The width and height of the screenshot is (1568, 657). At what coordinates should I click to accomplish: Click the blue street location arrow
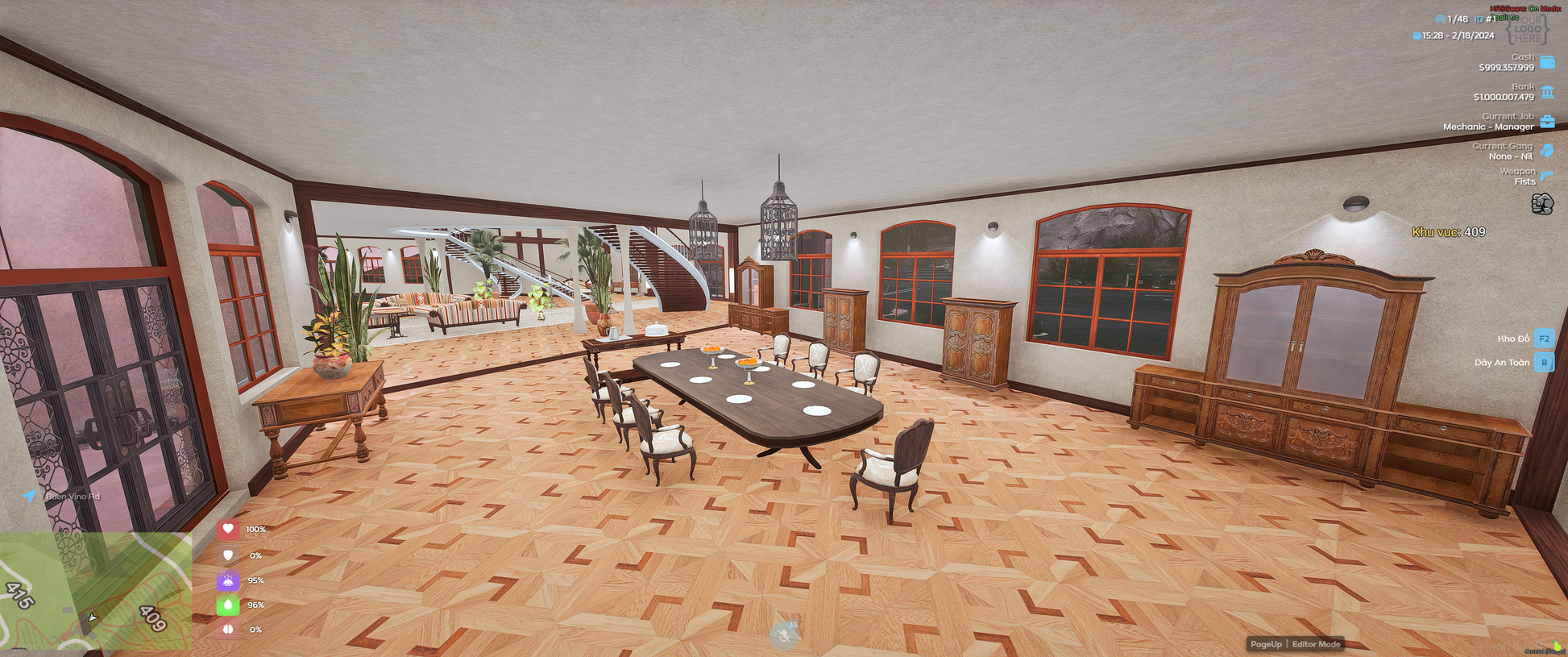(30, 496)
